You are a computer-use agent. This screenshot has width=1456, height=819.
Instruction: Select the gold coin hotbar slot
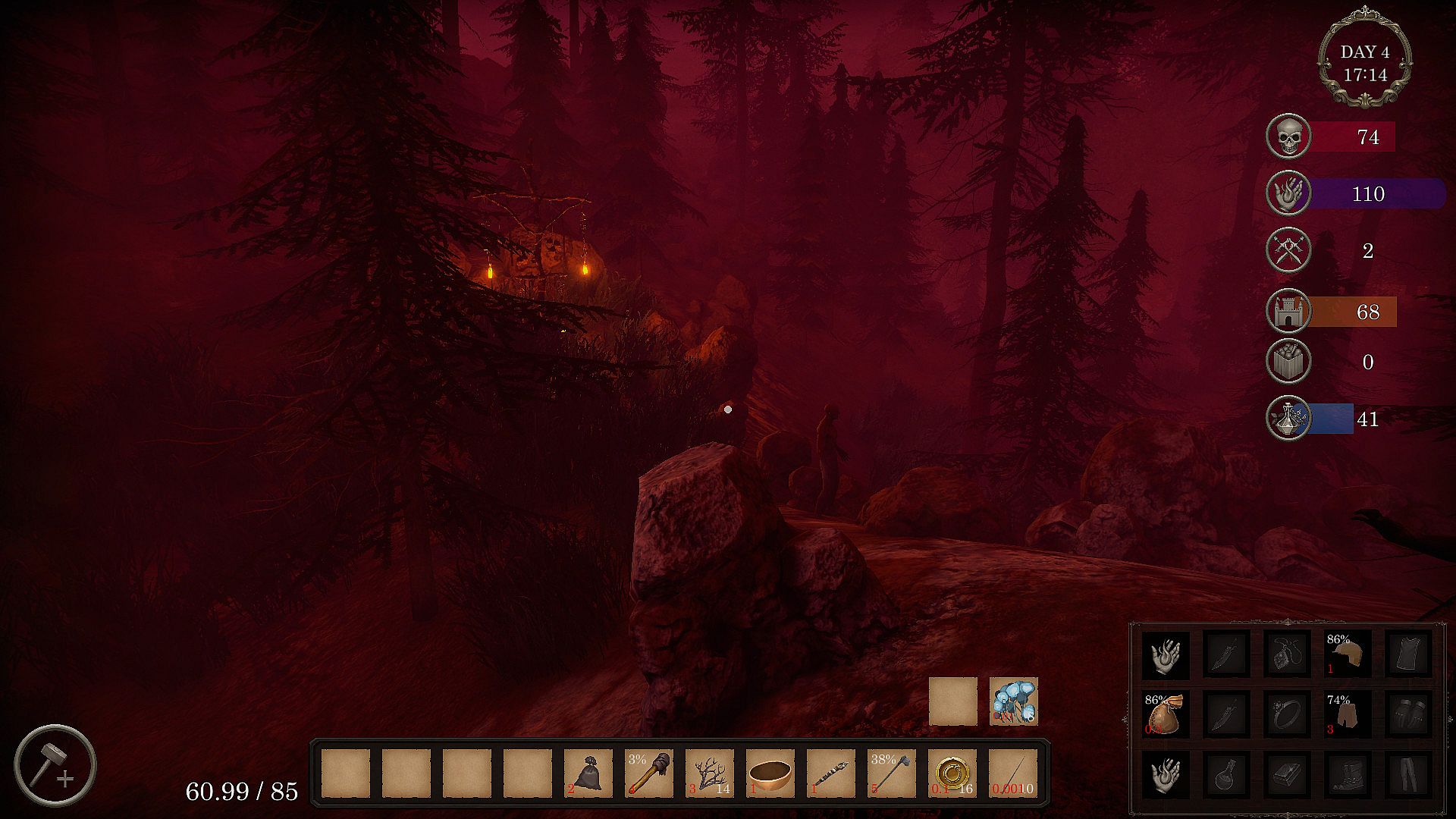952,773
